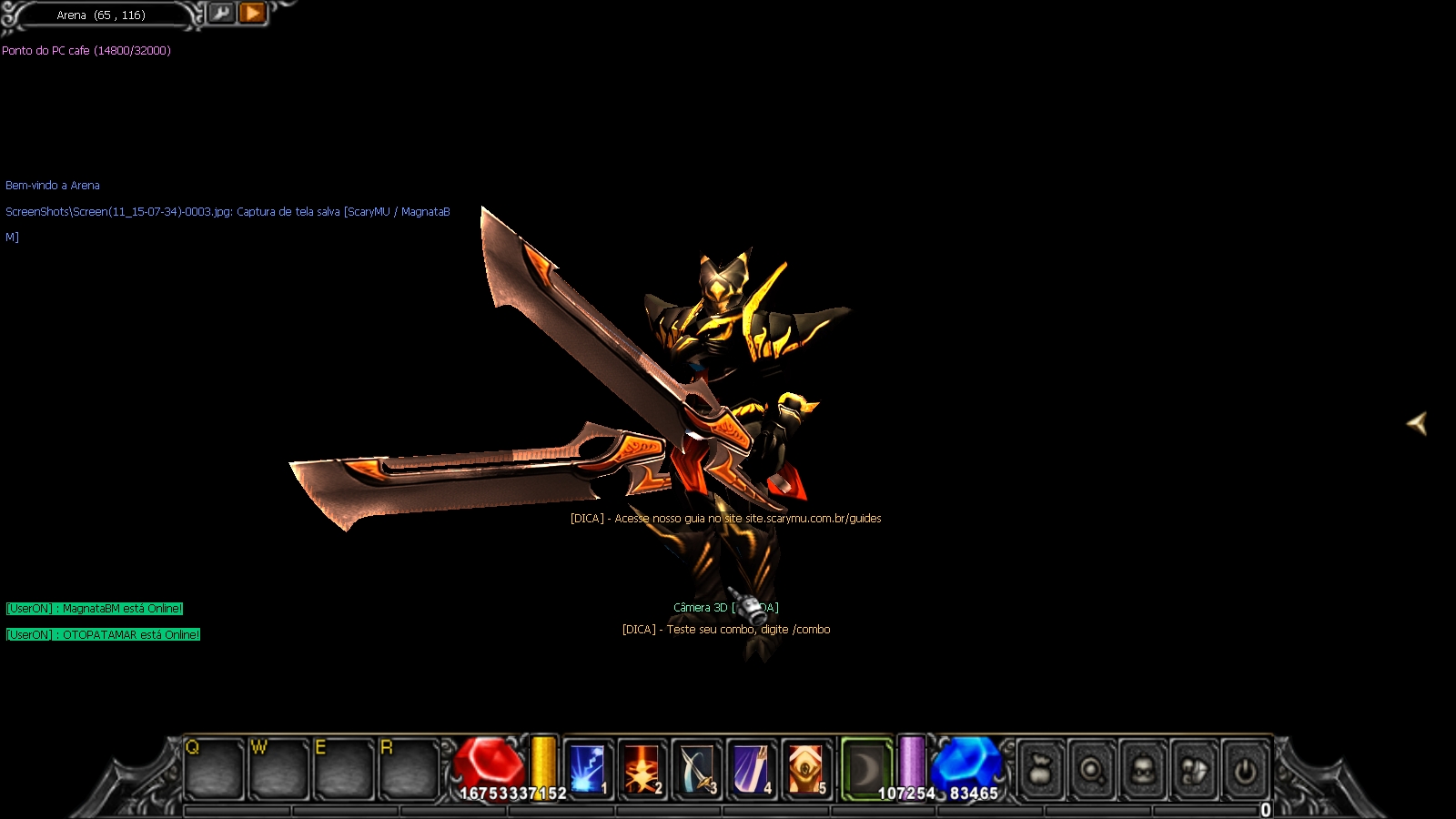The width and height of the screenshot is (1456, 819).
Task: Activate the golden emblem skill in slot 5
Action: coord(806,769)
